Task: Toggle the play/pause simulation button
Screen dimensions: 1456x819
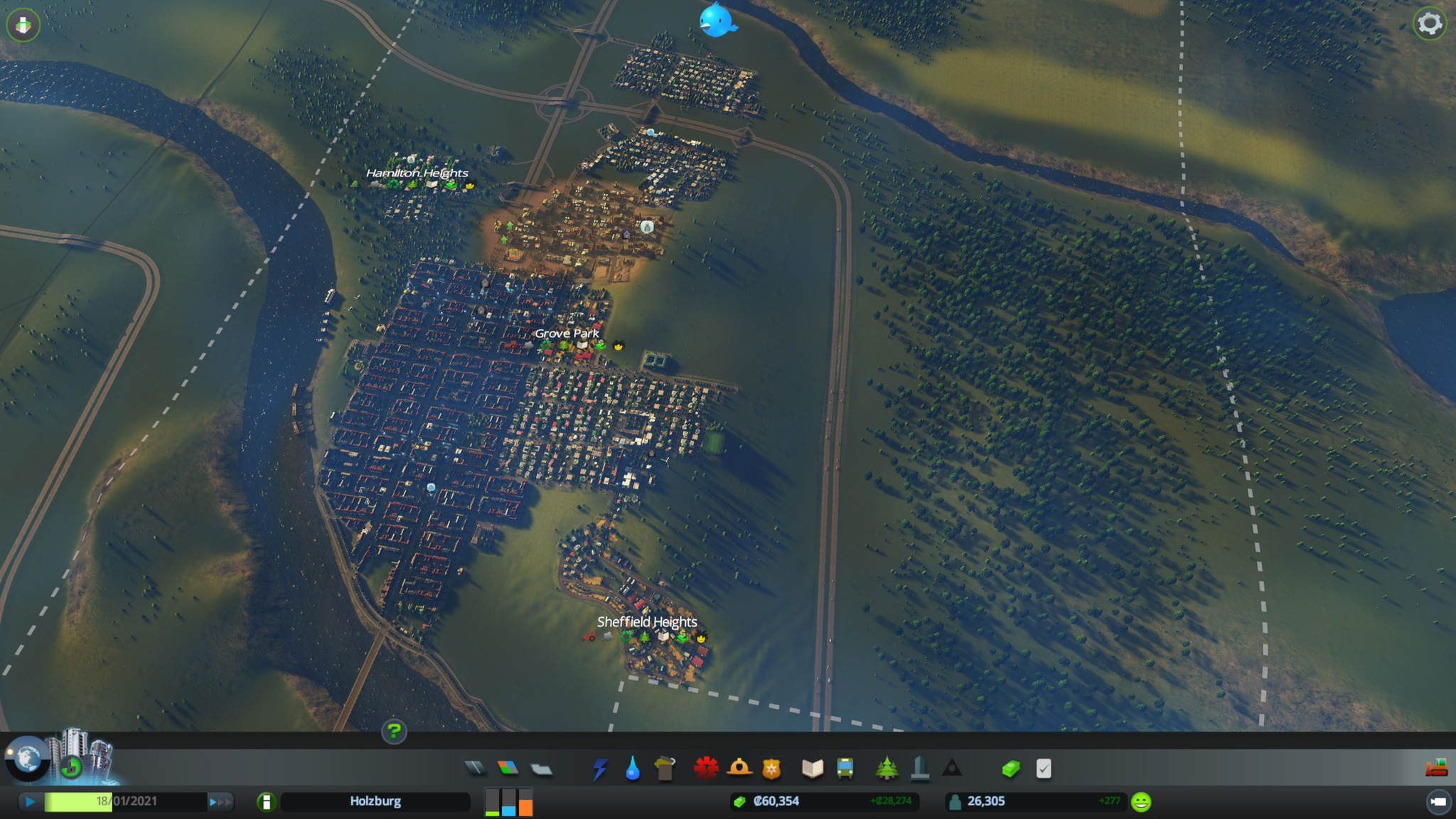Action: tap(30, 801)
